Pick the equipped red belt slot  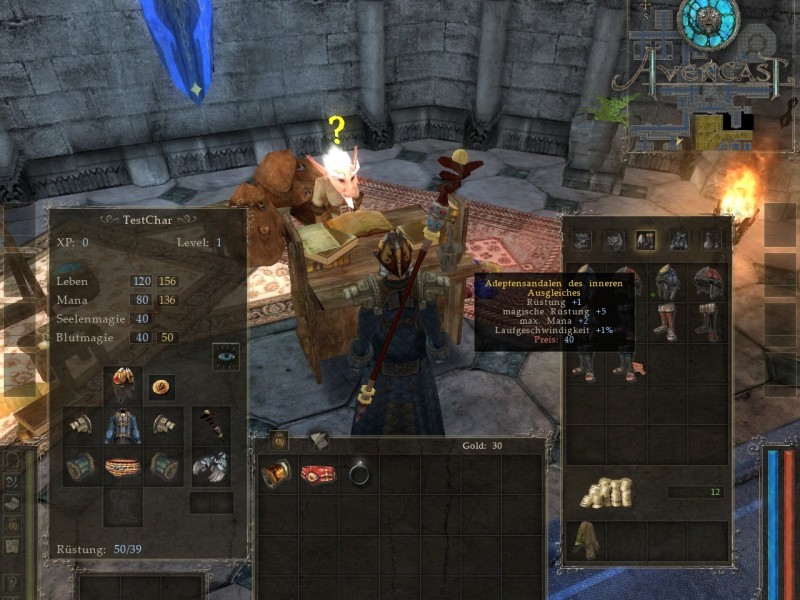tap(124, 467)
